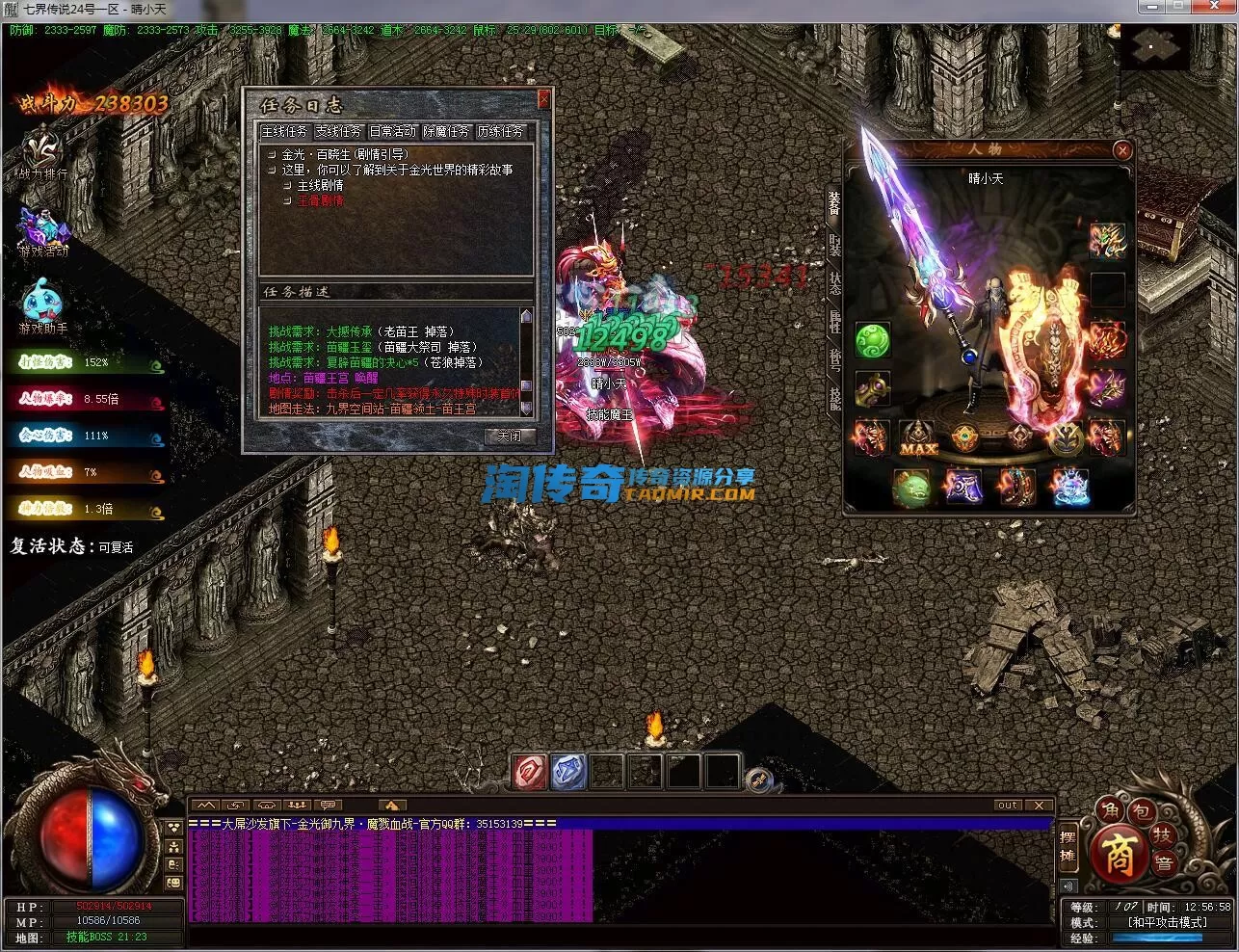Open the 日常活动 daily activity tab
The image size is (1239, 952).
coord(392,131)
